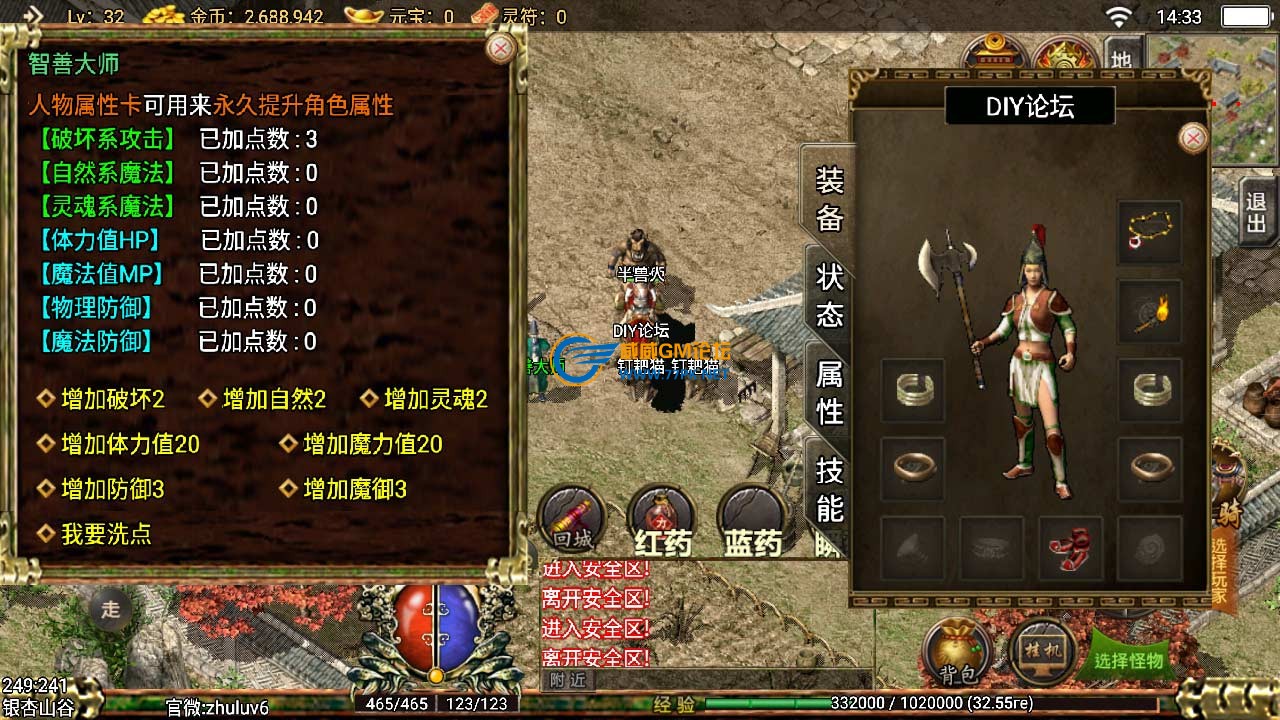Viewport: 1280px width, 720px height.
Task: Close the character equipment panel
Action: (1193, 138)
